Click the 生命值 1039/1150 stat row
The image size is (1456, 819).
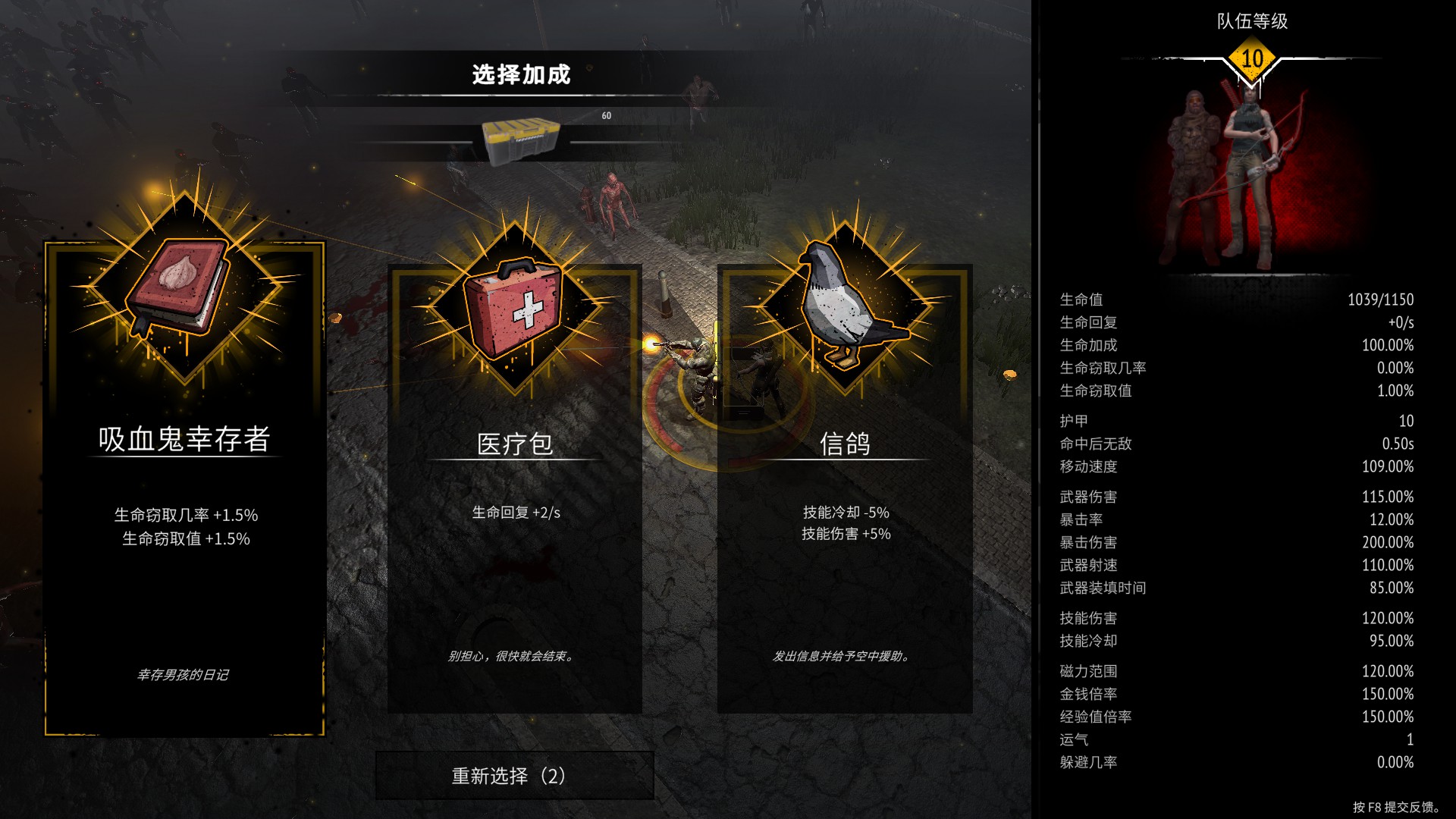[x=1236, y=299]
